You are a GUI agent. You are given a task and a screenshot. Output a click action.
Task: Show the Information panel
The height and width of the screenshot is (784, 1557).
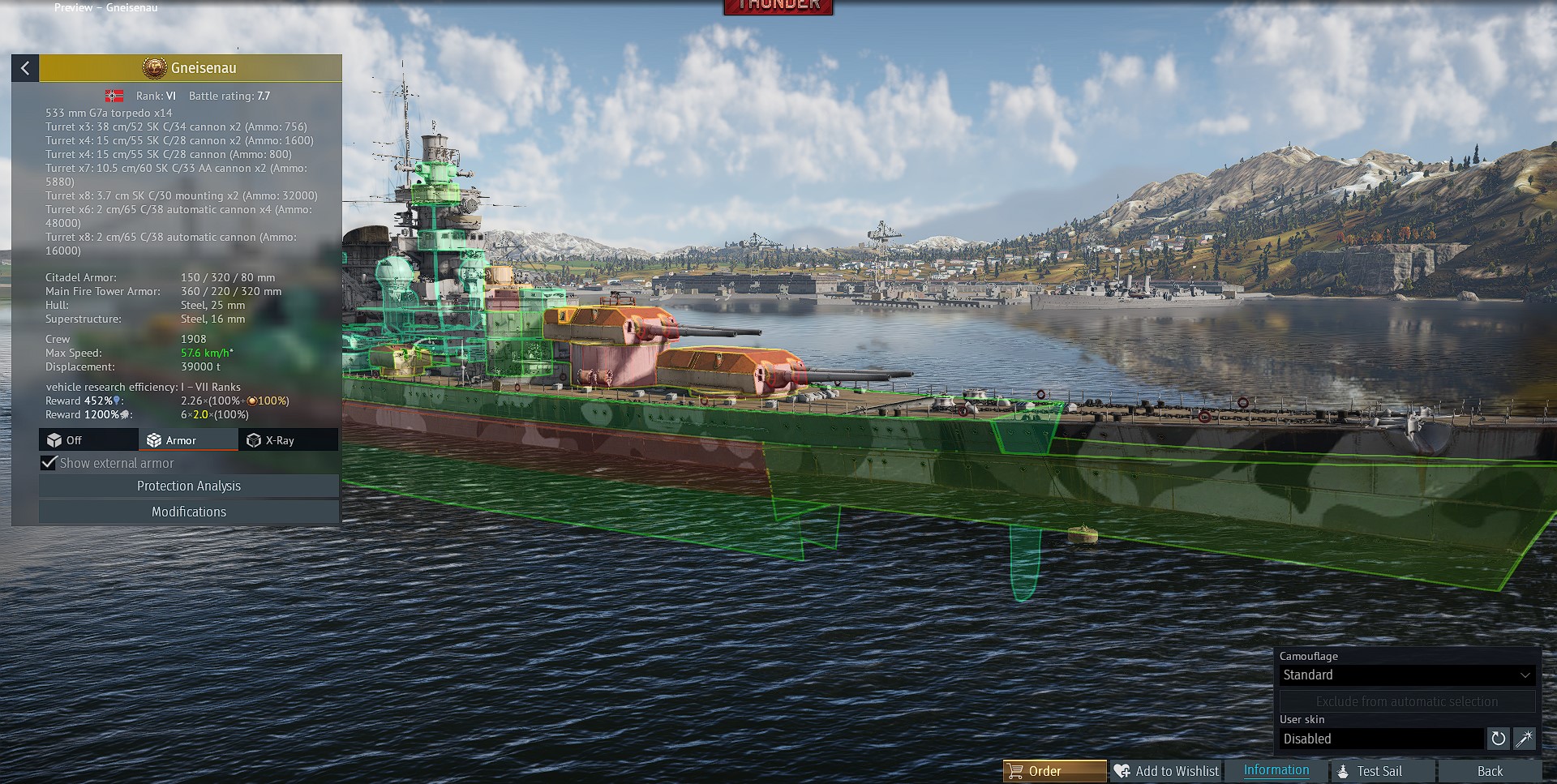(x=1276, y=770)
